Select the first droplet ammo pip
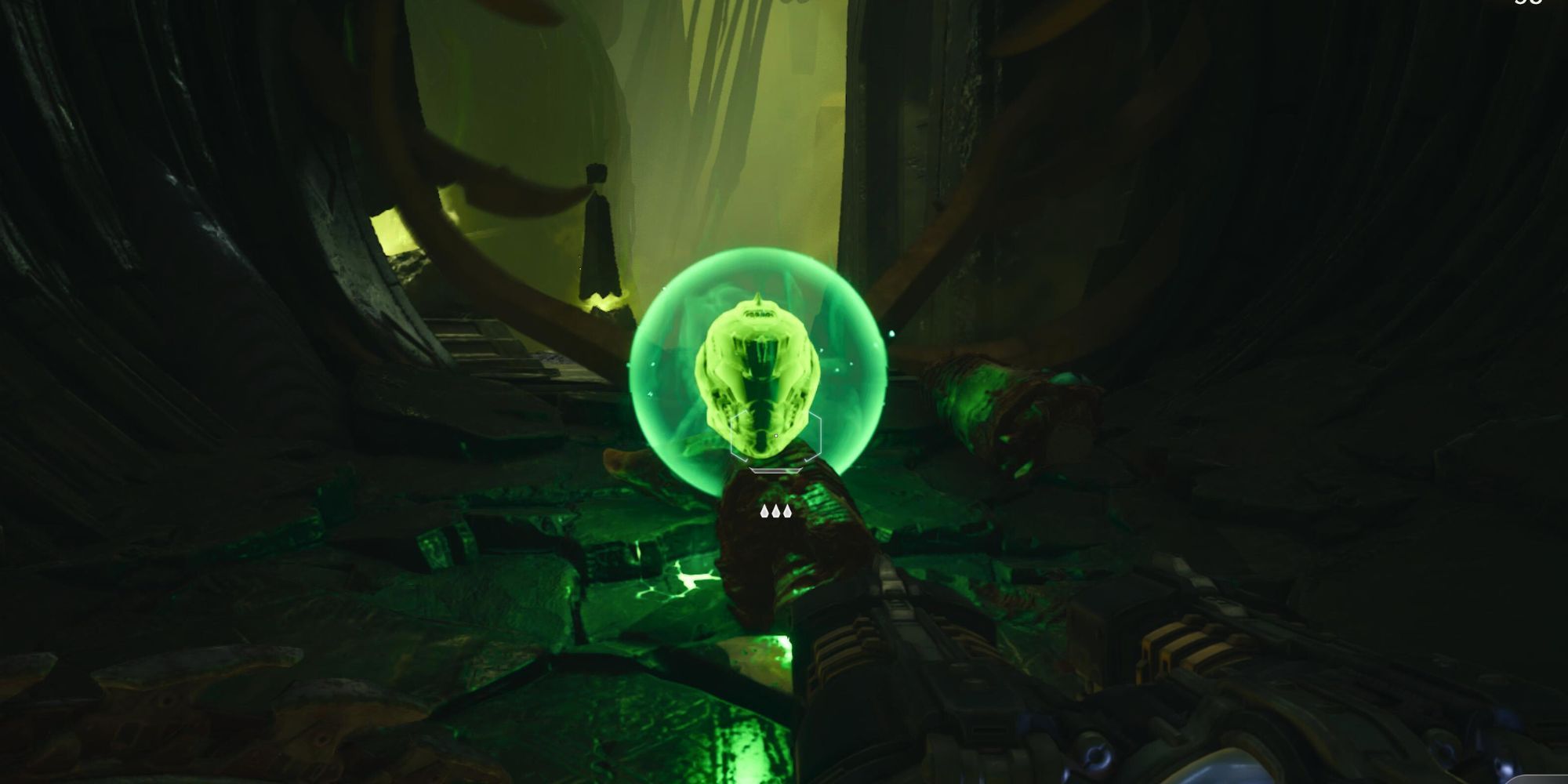Viewport: 1568px width, 784px height. (x=764, y=511)
